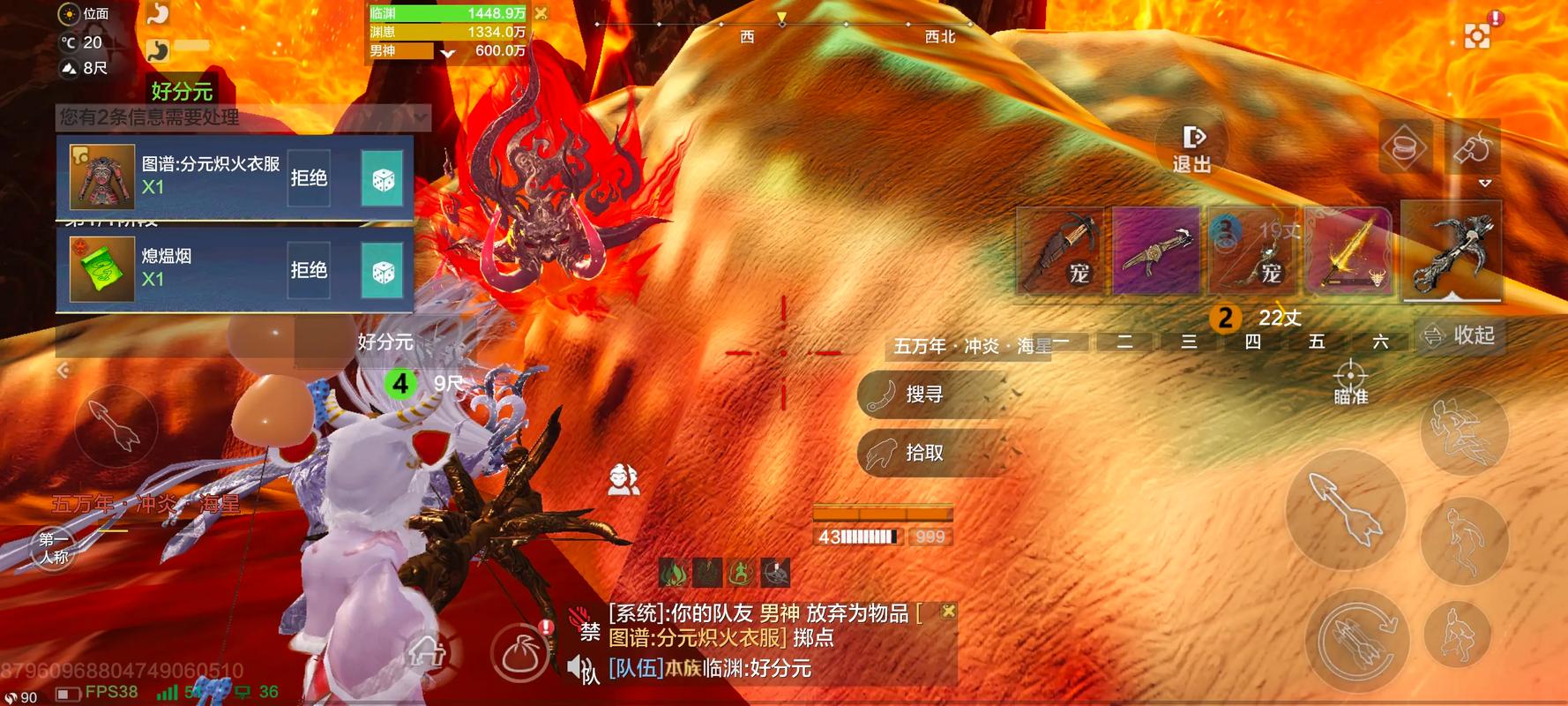The image size is (1568, 706).
Task: Switch to hotbar tab 五
Action: pyautogui.click(x=1316, y=342)
